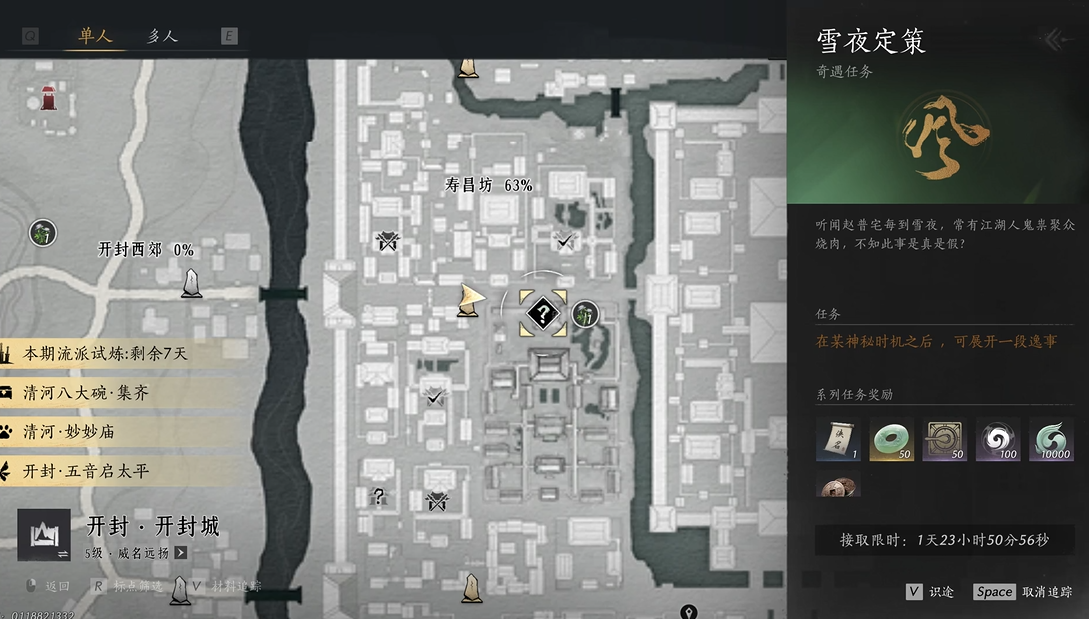Click 取消追踪 to stop tracking
1089x619 pixels.
tap(1047, 591)
